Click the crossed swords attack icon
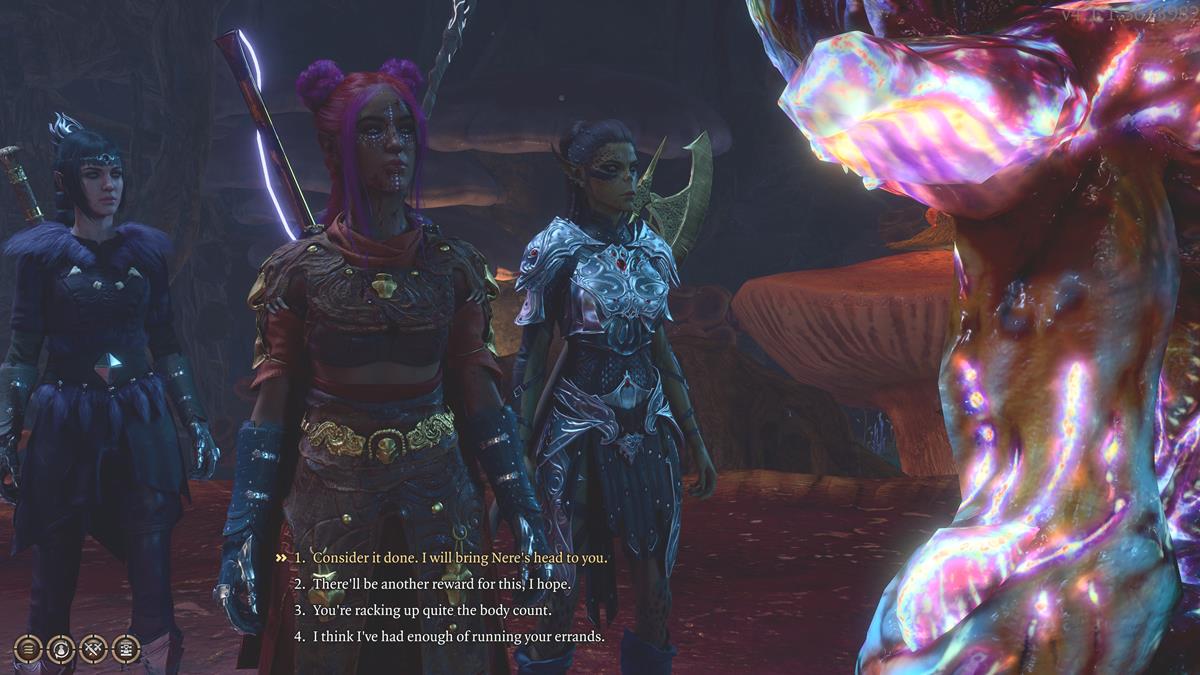This screenshot has width=1200, height=675. (x=94, y=648)
